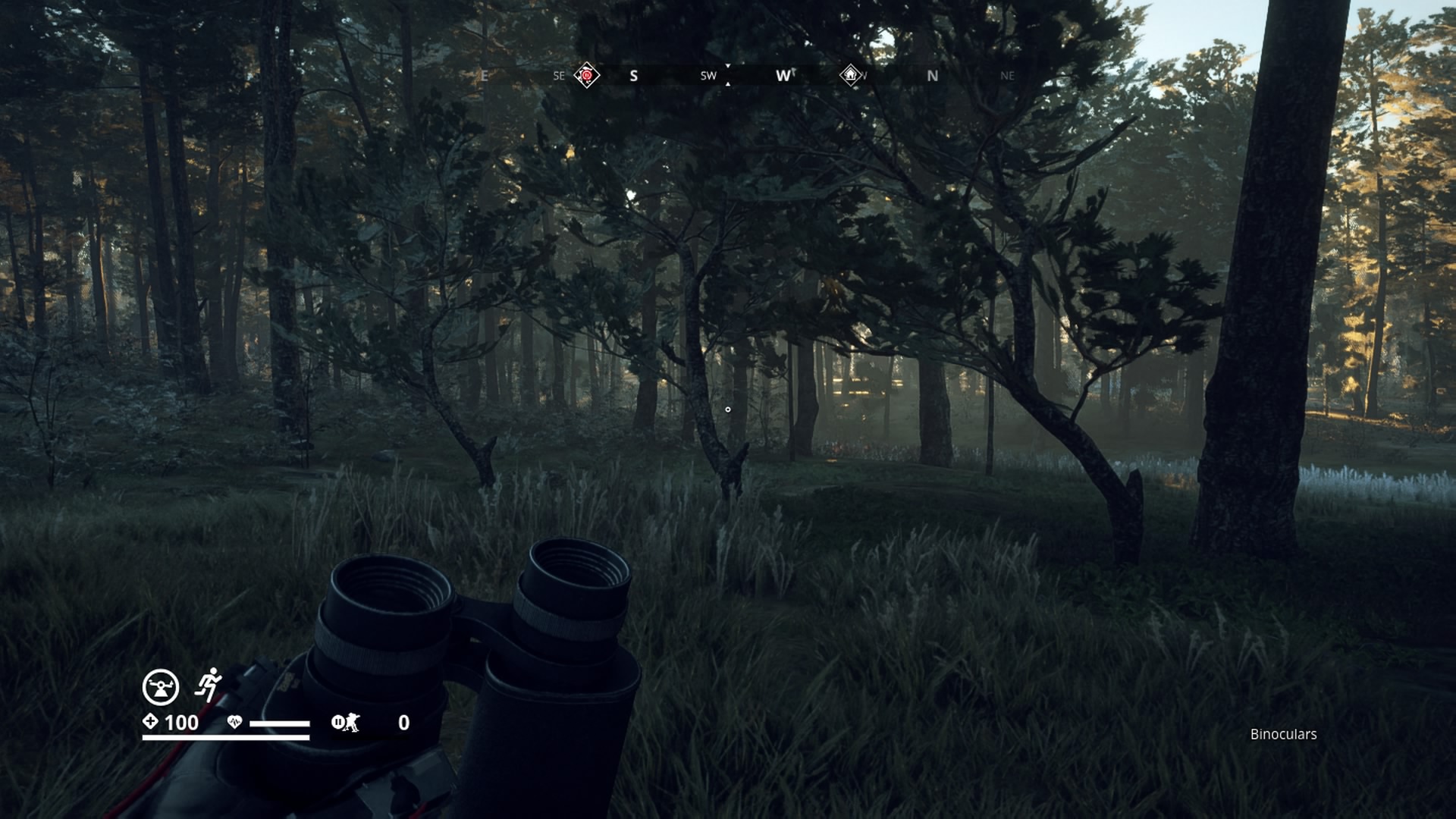
Task: Select the Binoculars equipped item label
Action: click(1283, 734)
